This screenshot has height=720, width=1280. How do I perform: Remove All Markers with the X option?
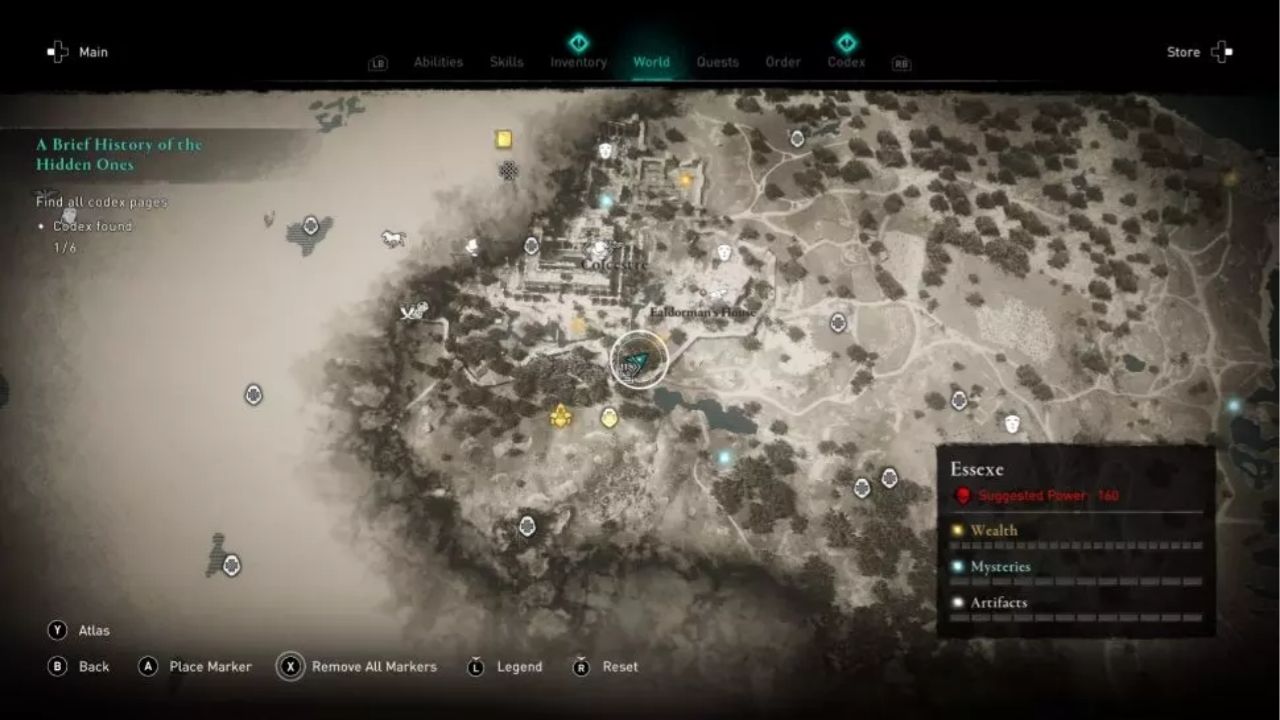tap(375, 666)
